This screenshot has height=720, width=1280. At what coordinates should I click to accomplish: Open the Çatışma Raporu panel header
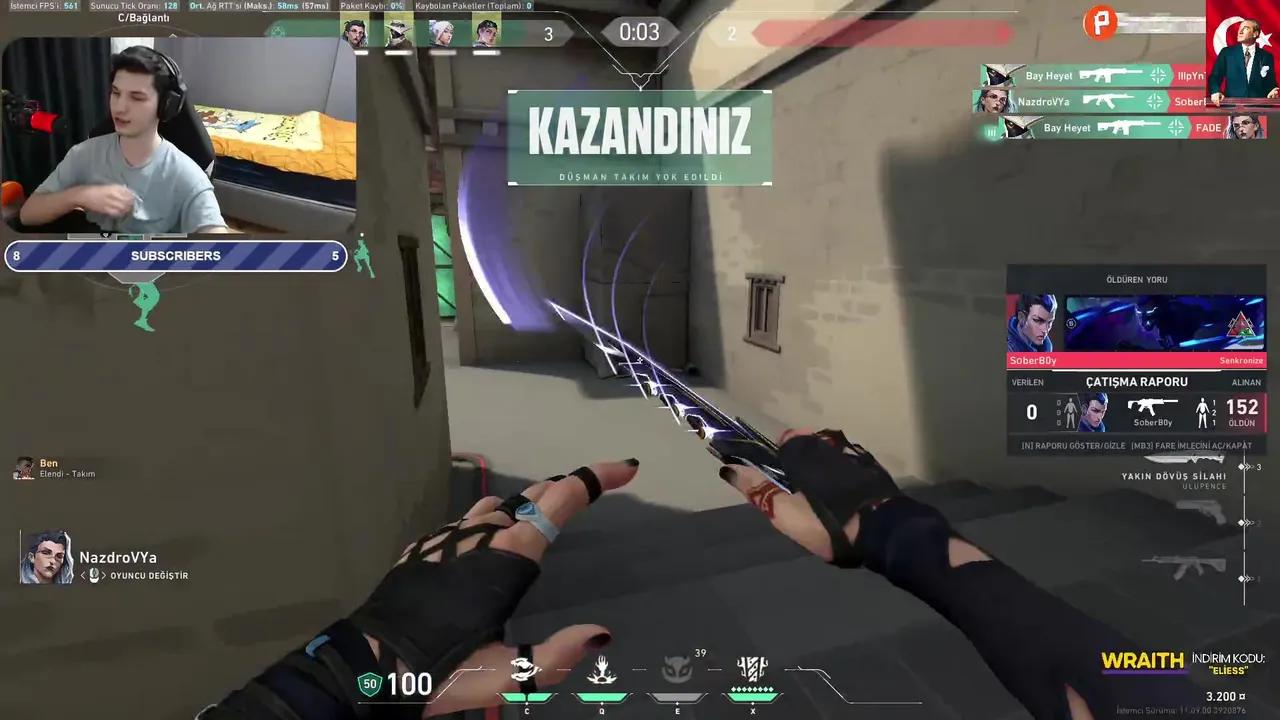coord(1137,382)
